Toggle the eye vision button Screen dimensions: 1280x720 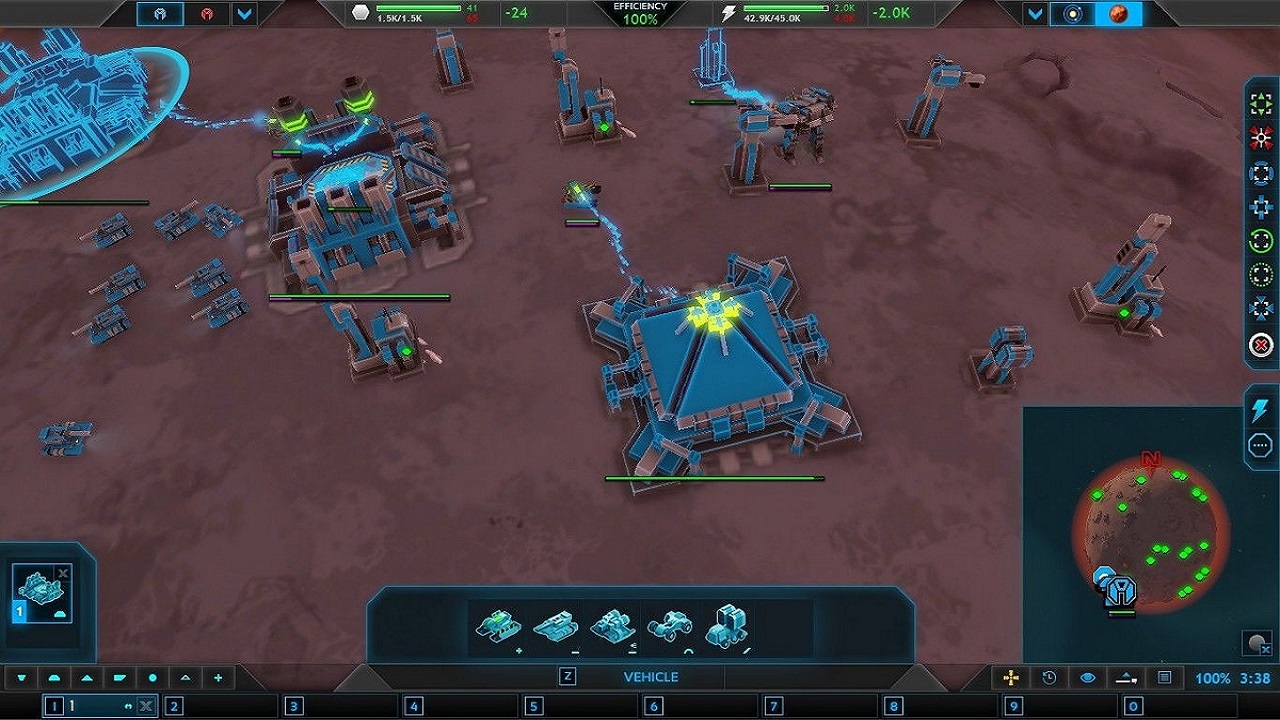pyautogui.click(x=1088, y=678)
